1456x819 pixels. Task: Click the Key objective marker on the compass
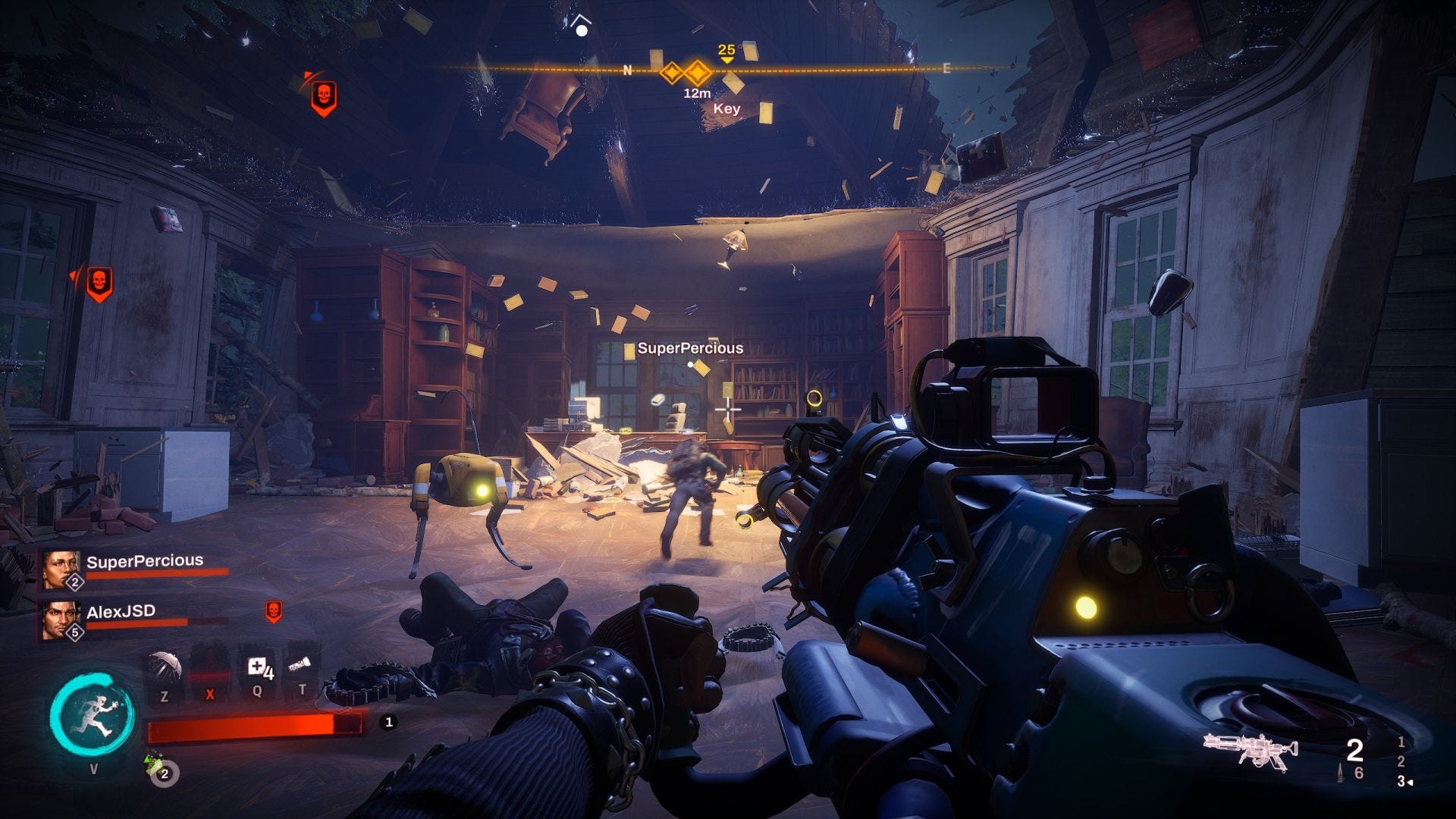point(696,74)
